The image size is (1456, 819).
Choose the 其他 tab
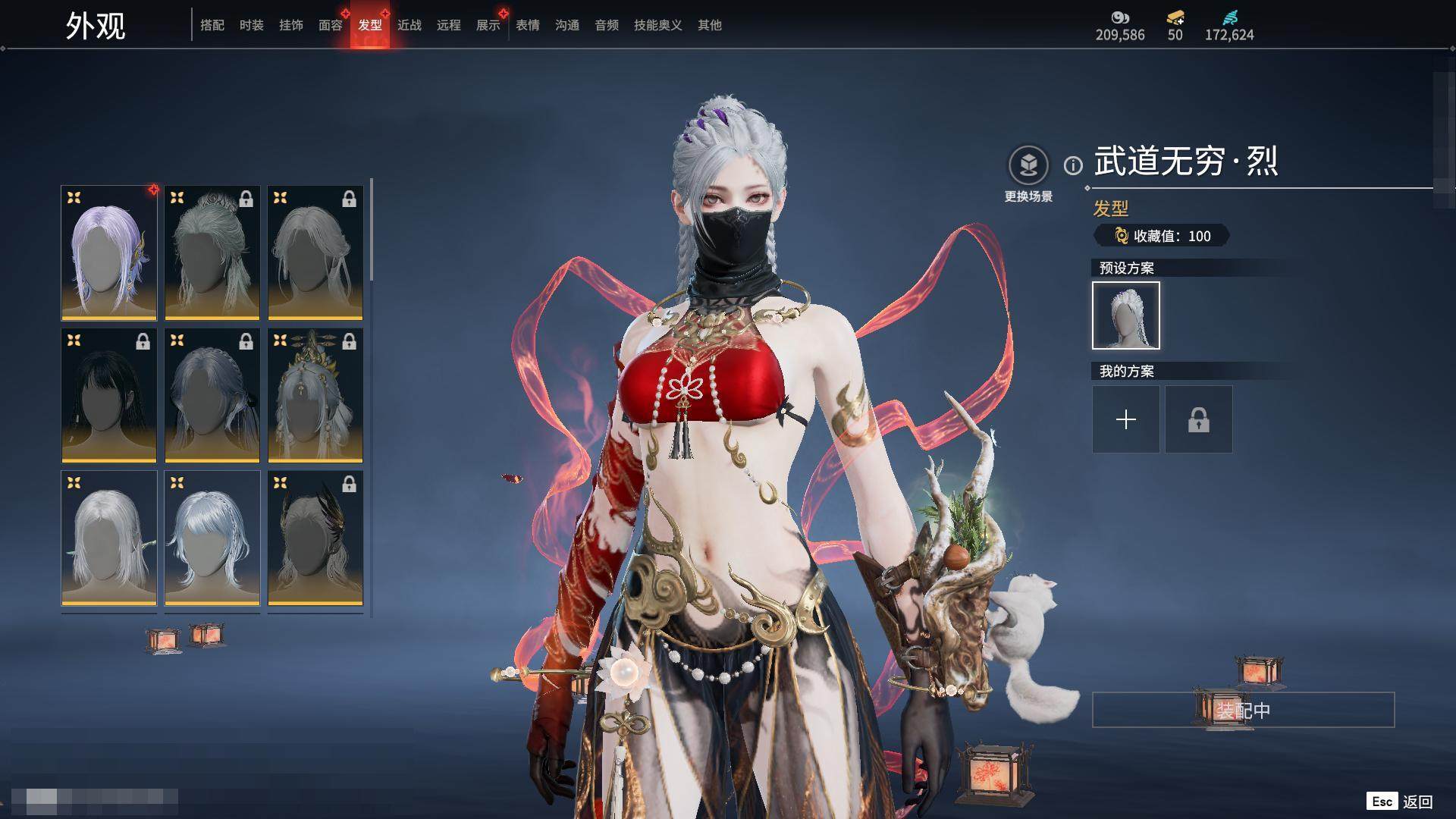coord(709,25)
